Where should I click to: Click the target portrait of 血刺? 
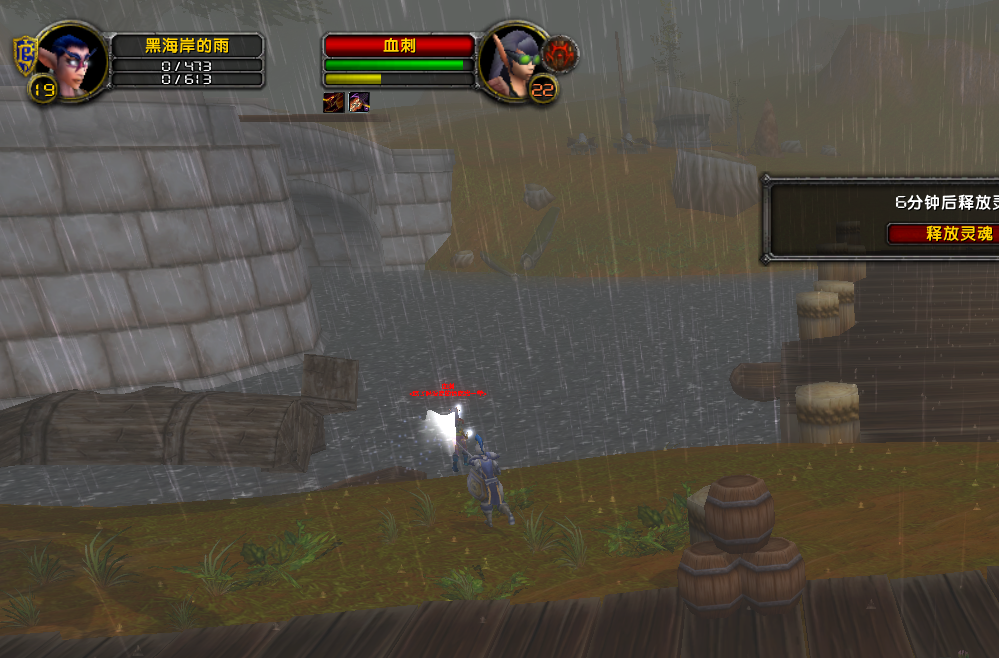[514, 61]
